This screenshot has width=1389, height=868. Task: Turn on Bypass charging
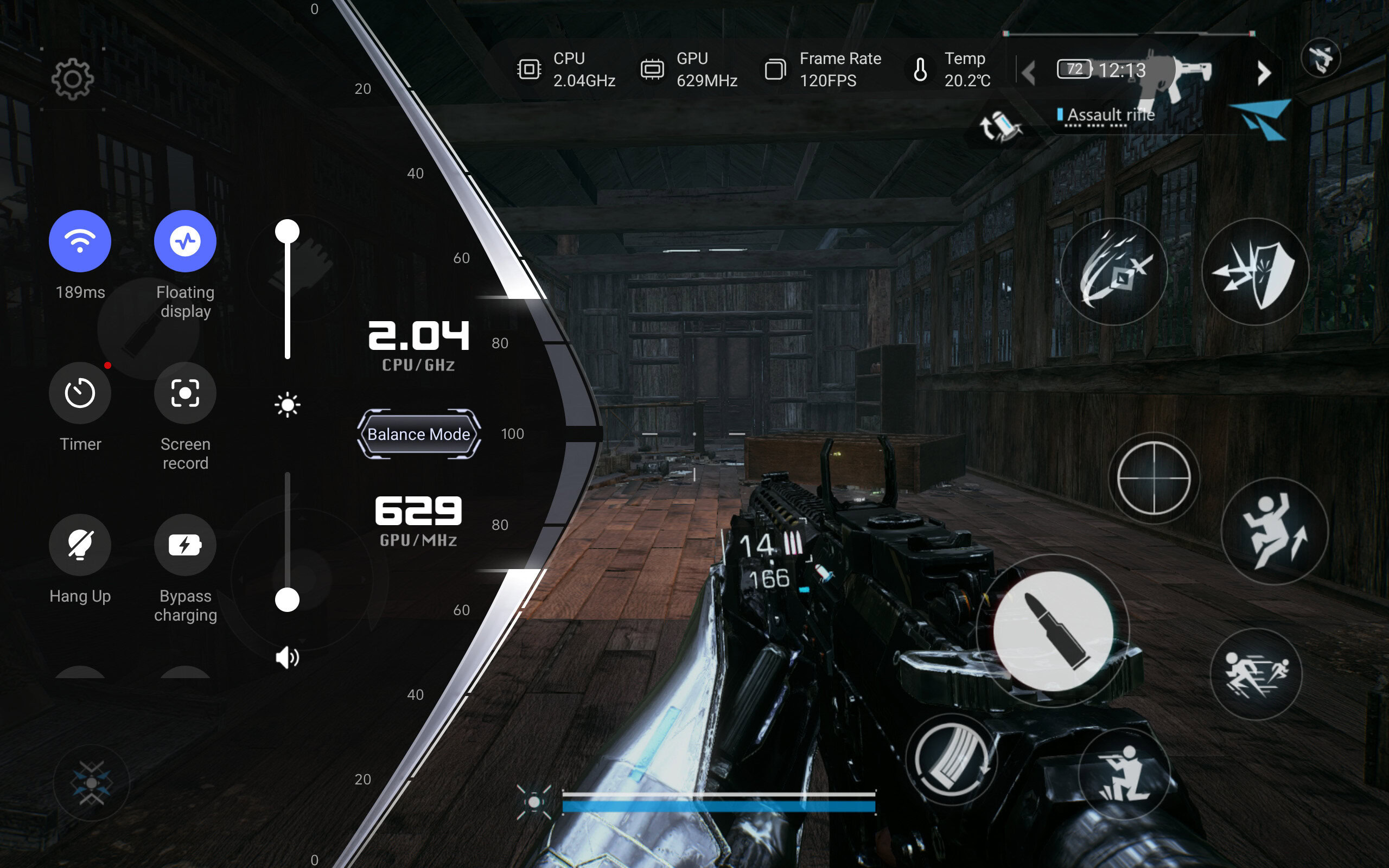(185, 545)
